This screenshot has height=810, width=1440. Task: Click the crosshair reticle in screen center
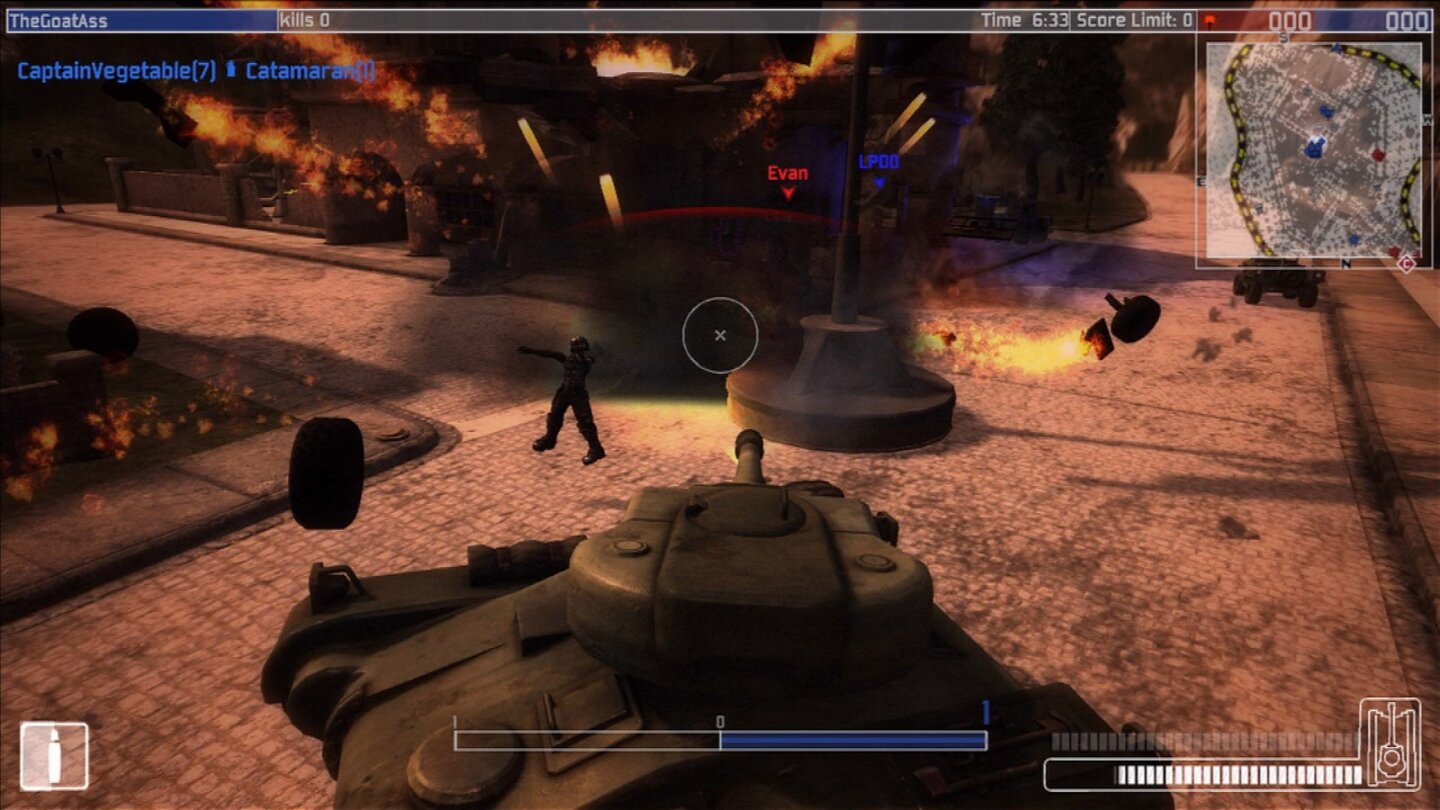coord(719,337)
